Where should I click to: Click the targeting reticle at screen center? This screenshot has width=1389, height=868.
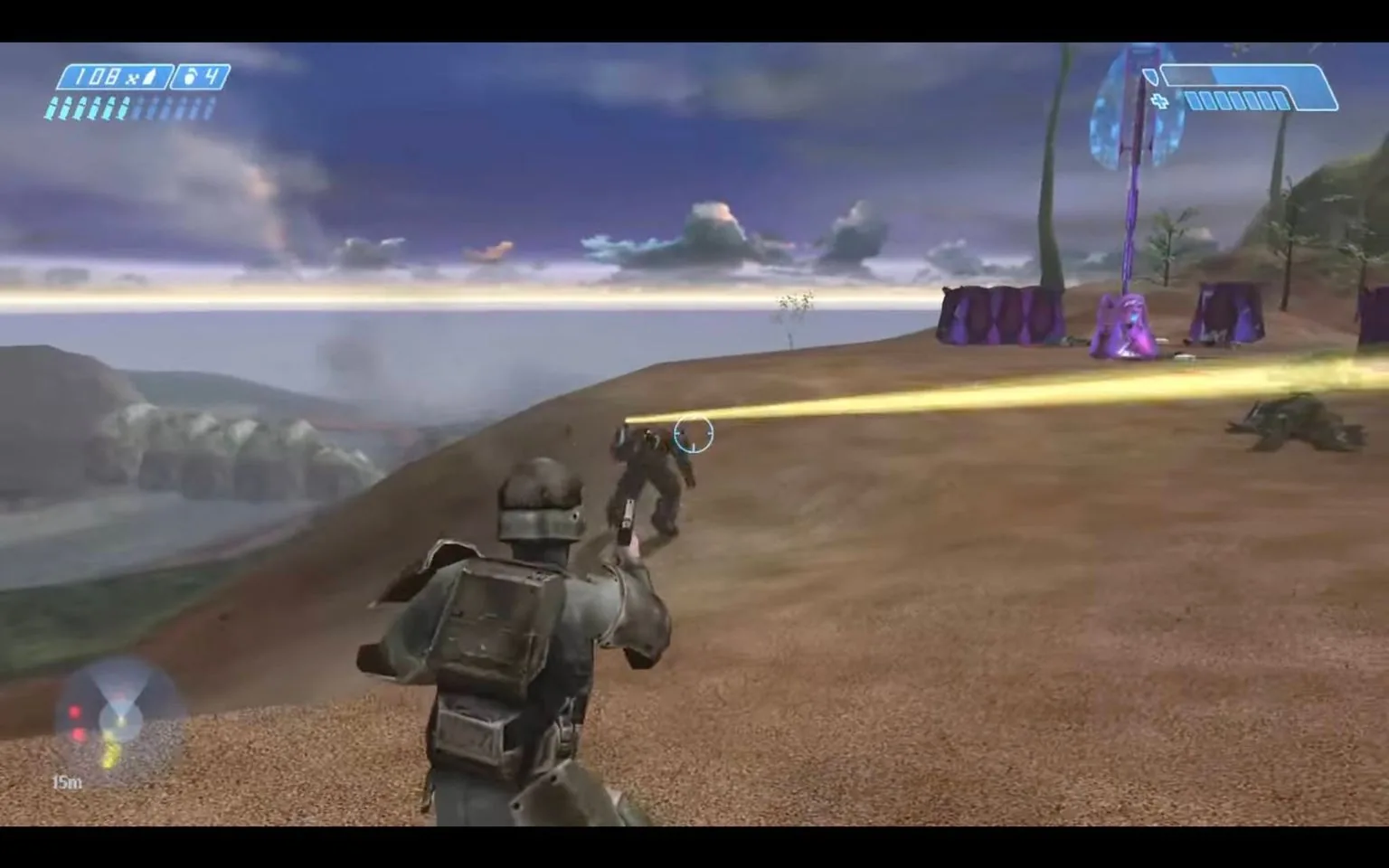(693, 434)
